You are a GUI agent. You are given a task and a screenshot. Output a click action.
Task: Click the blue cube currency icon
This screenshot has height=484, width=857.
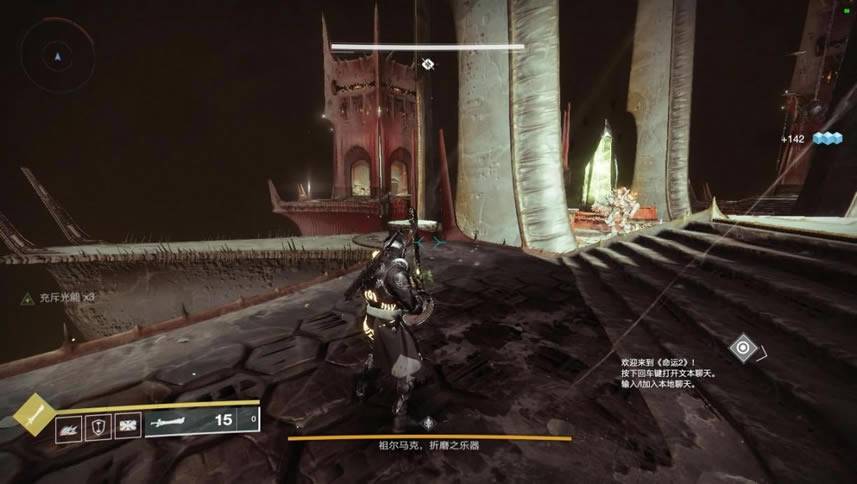coord(827,138)
